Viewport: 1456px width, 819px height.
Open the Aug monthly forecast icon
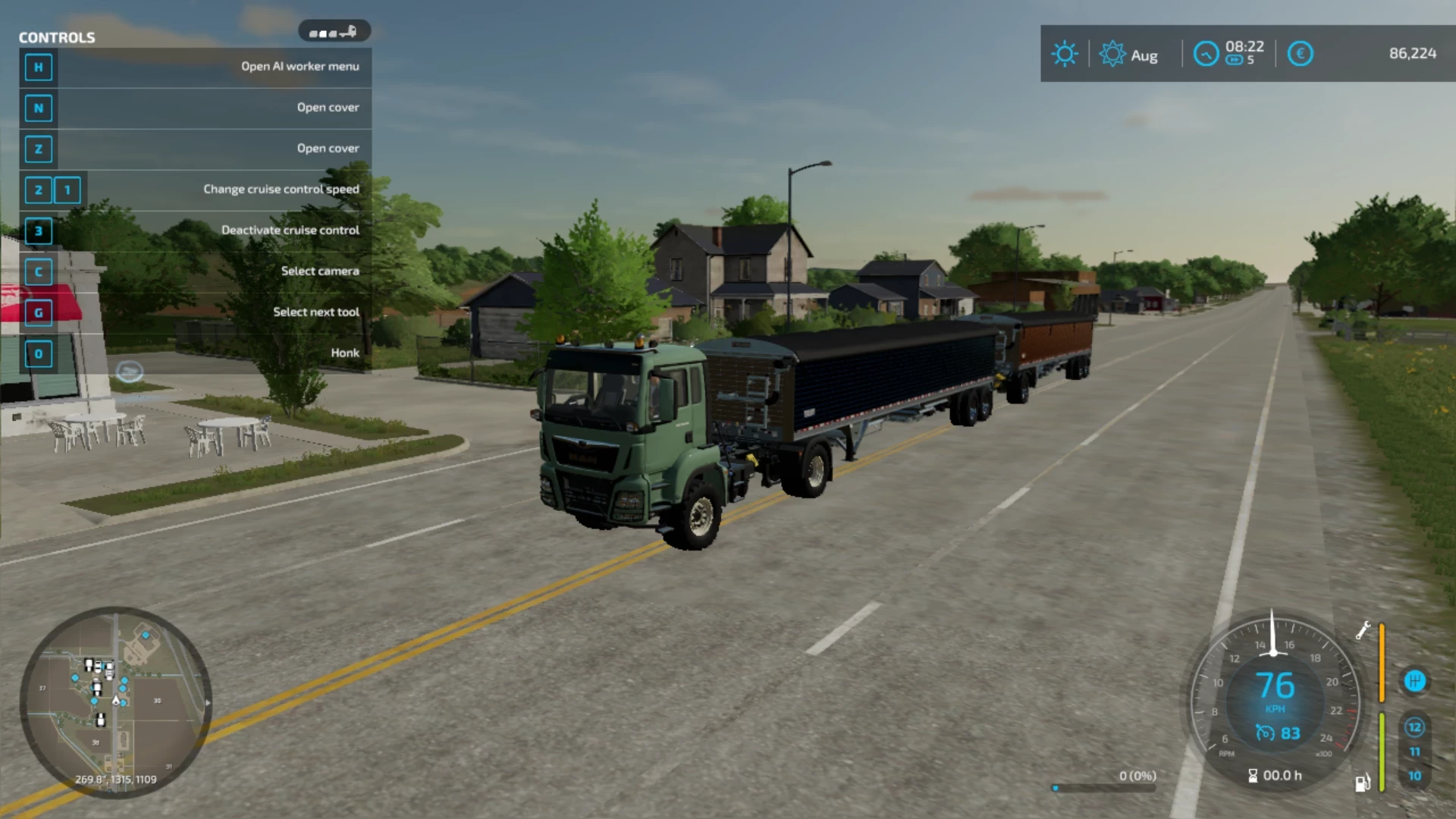(1112, 53)
